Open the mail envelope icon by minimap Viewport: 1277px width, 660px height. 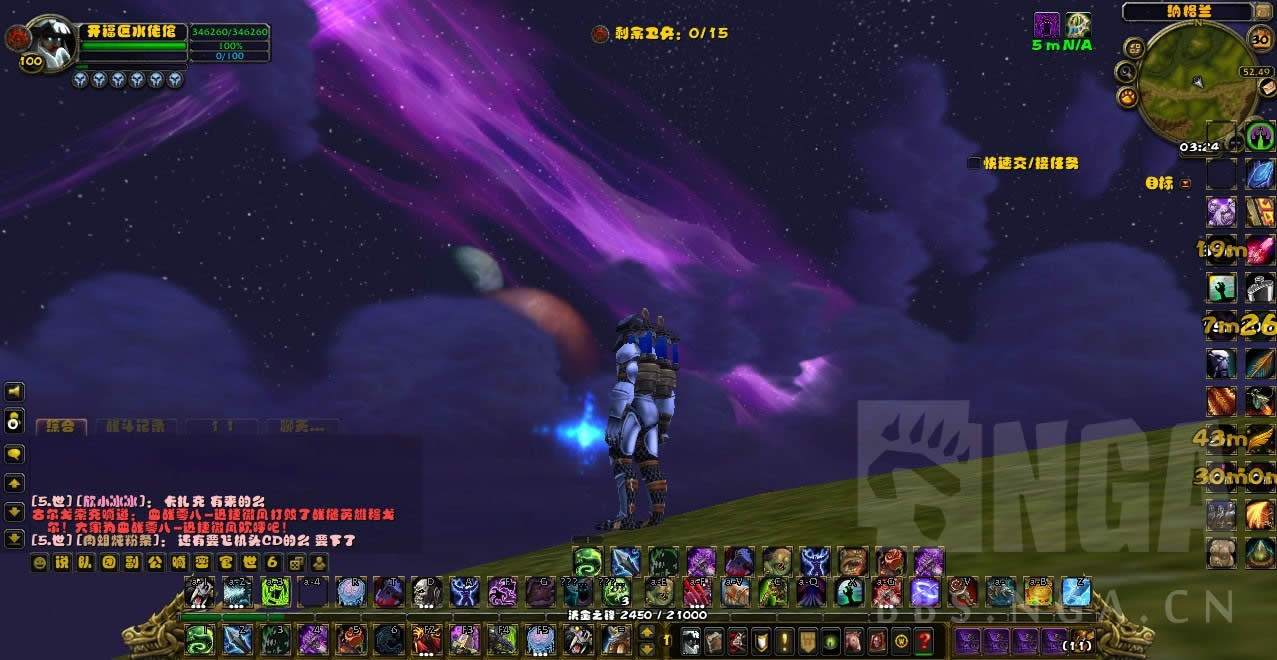[1267, 88]
